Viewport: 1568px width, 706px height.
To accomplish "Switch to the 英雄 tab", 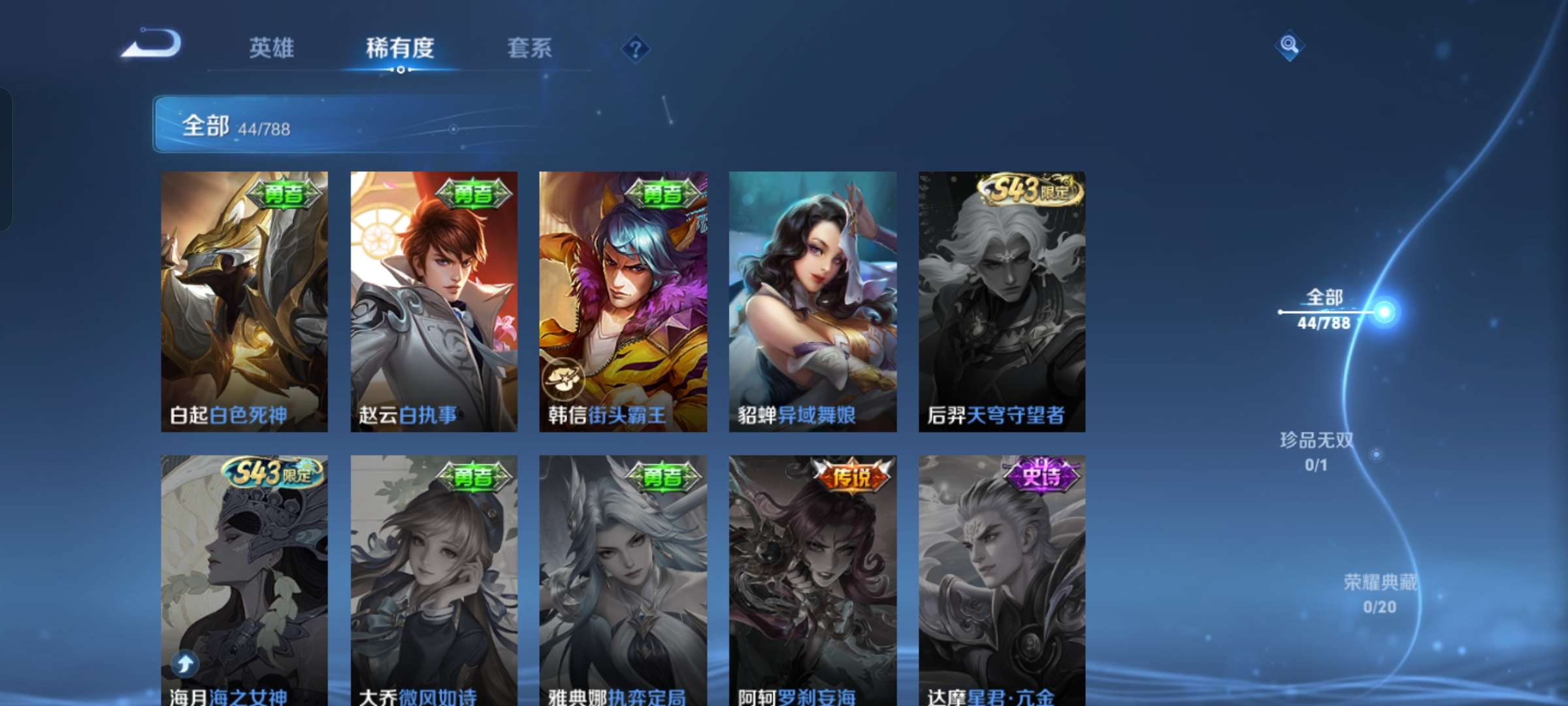I will pyautogui.click(x=271, y=48).
